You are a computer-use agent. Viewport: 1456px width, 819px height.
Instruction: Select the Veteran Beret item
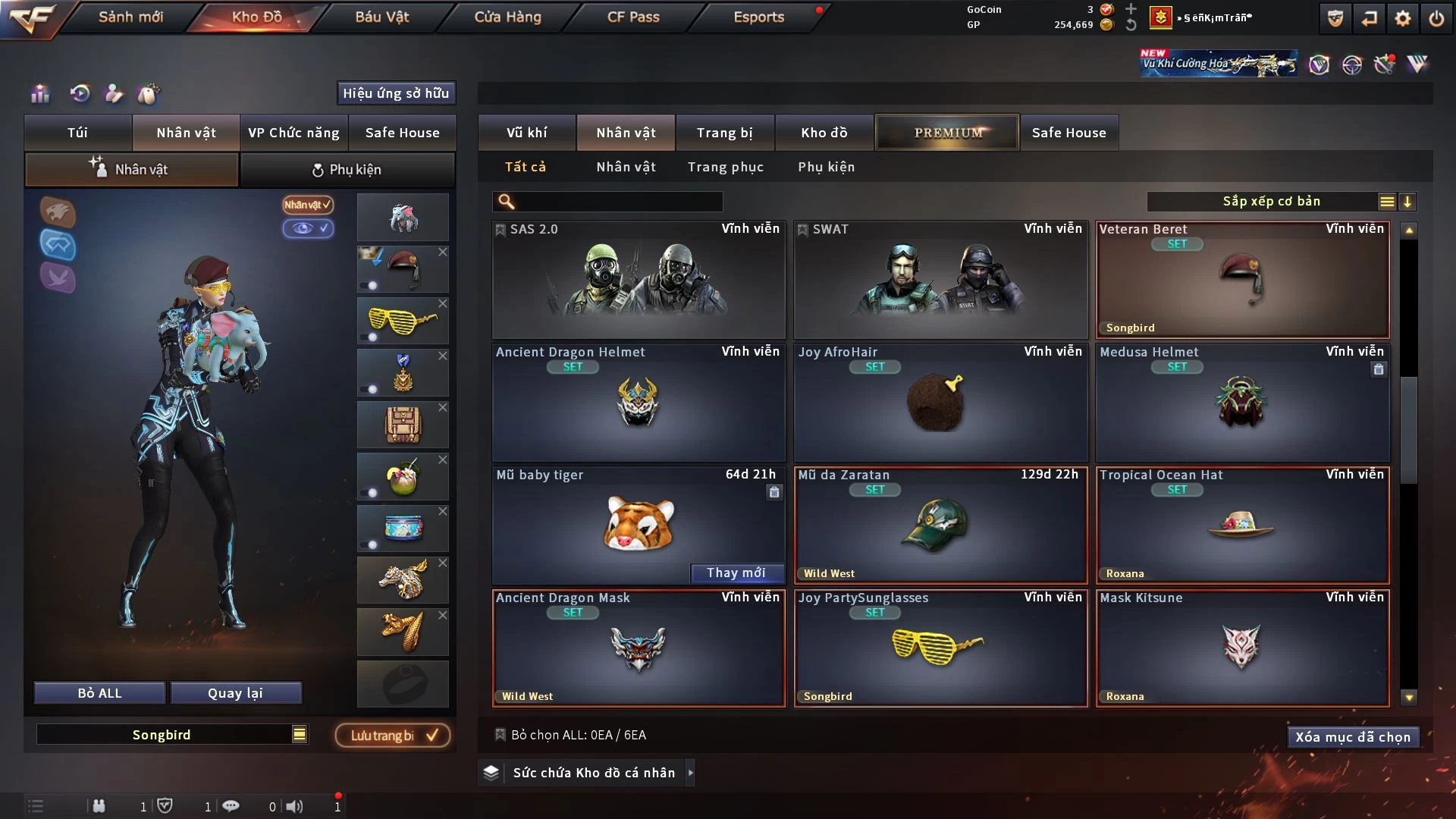(x=1242, y=279)
